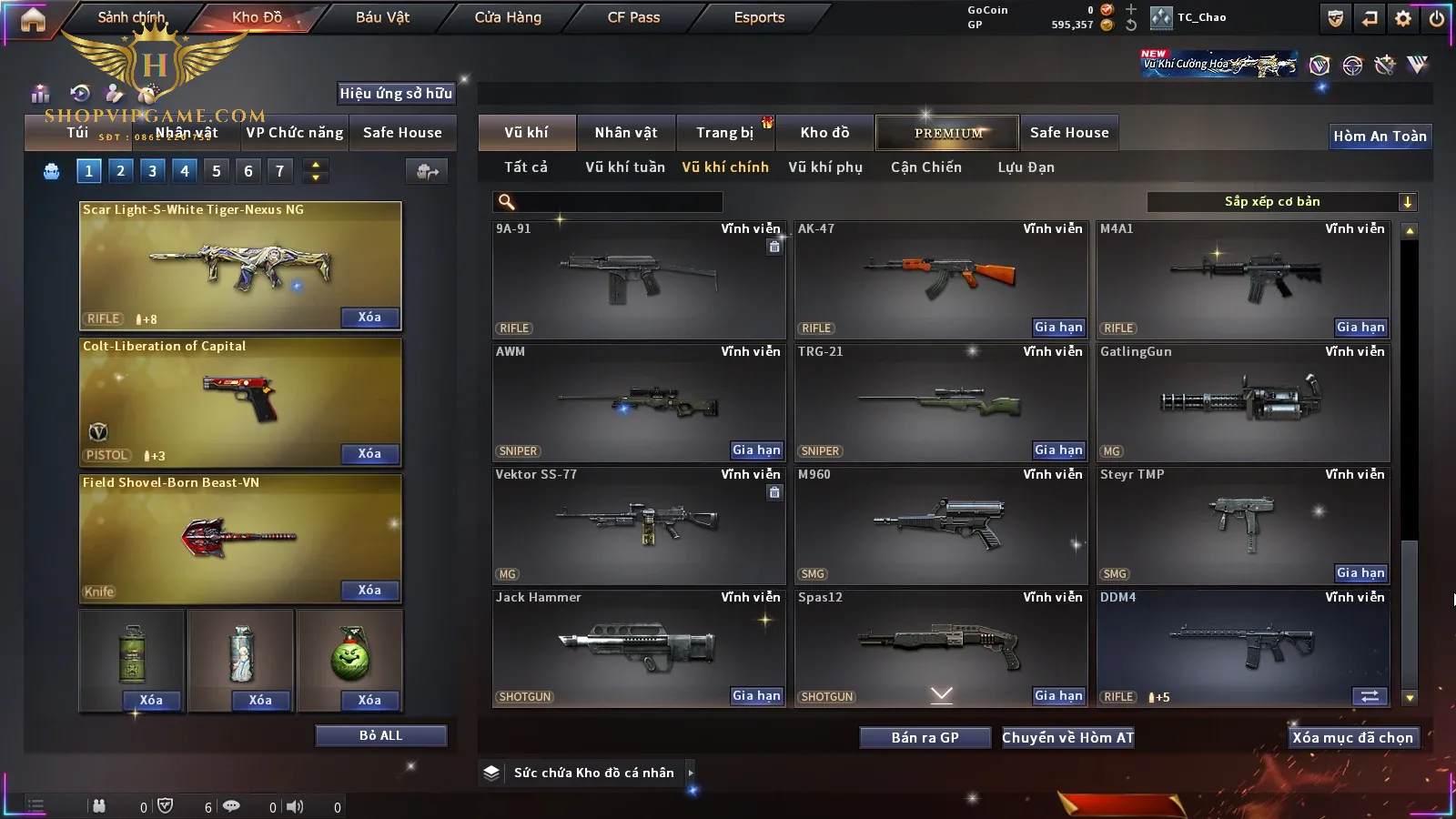Open the settings gear icon

click(x=1403, y=18)
